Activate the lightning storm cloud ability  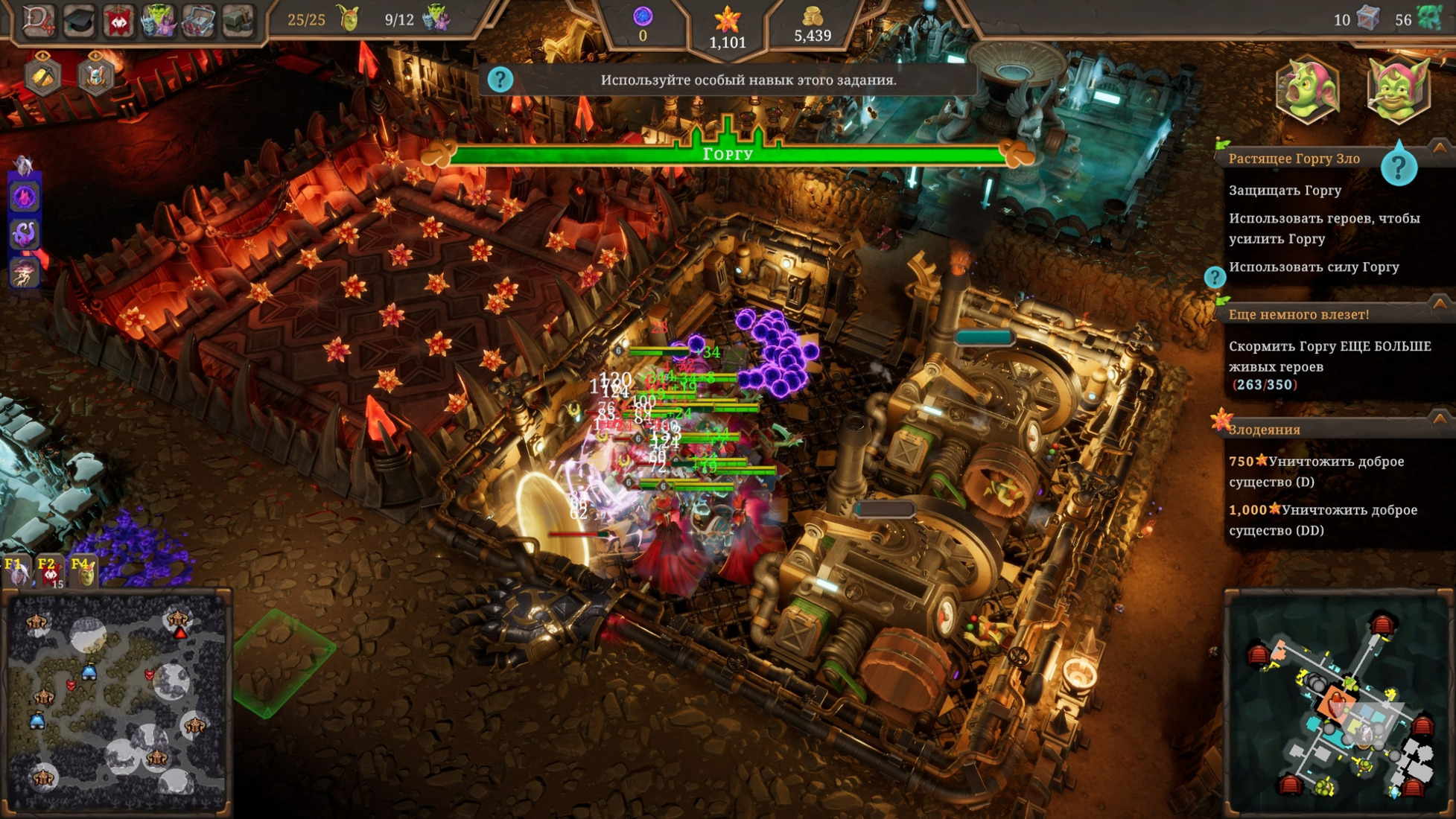(x=25, y=273)
